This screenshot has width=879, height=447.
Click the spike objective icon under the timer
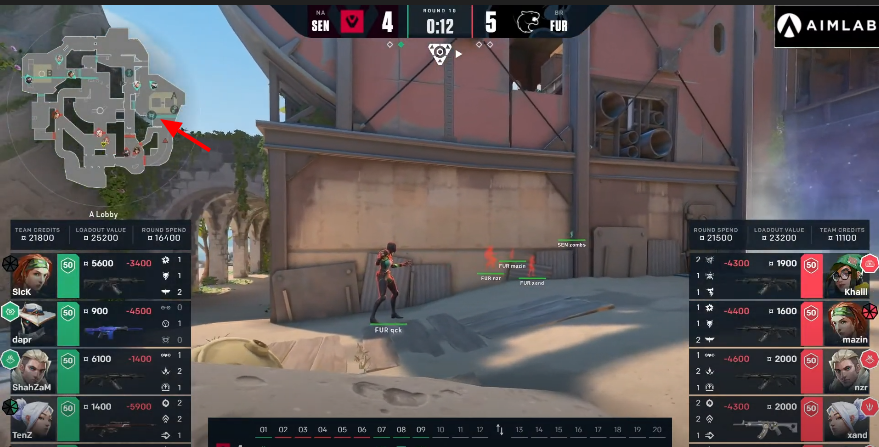click(x=439, y=53)
